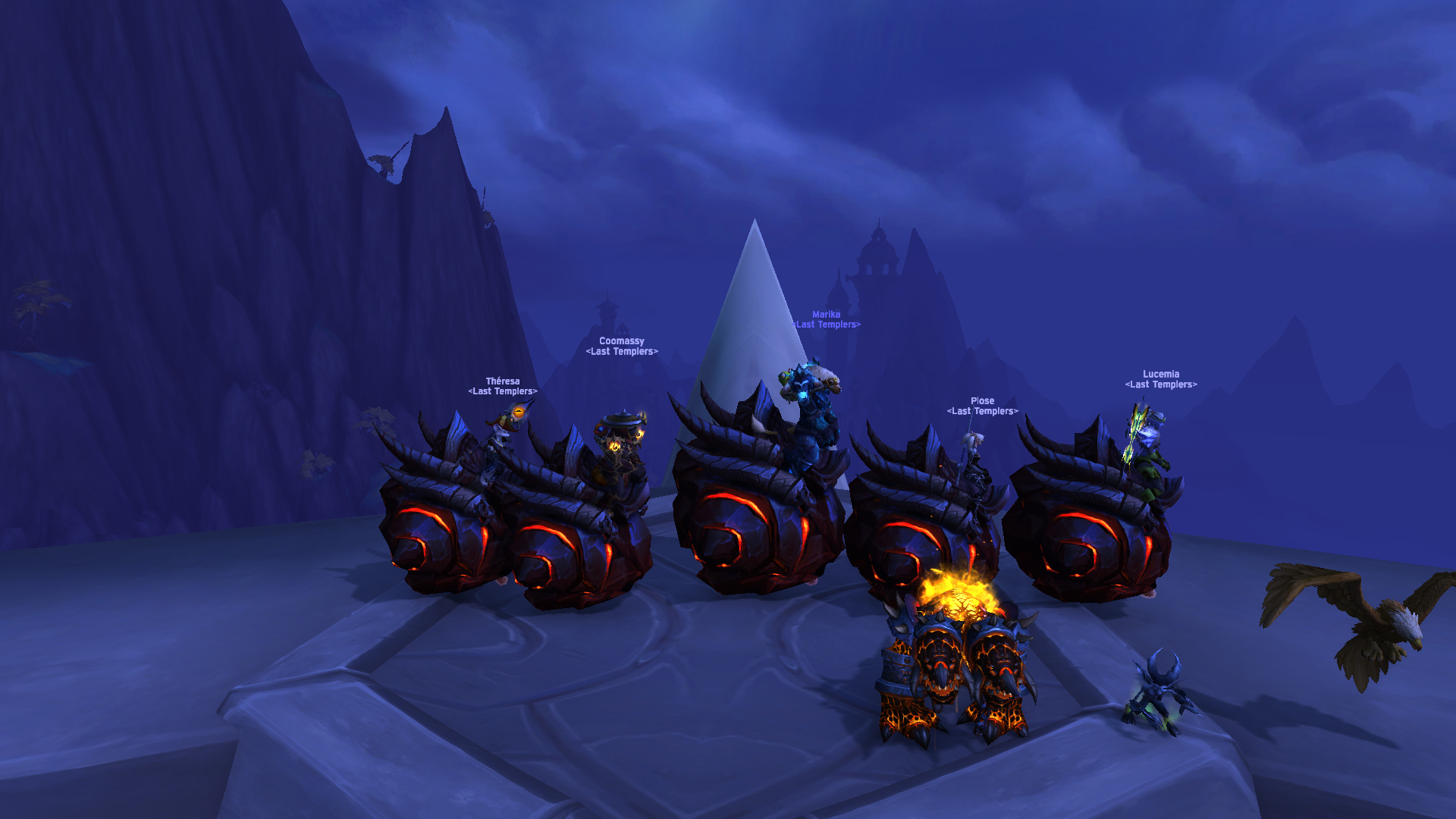1456x819 pixels.
Task: Target Coomassy by clicking the name label
Action: (621, 341)
